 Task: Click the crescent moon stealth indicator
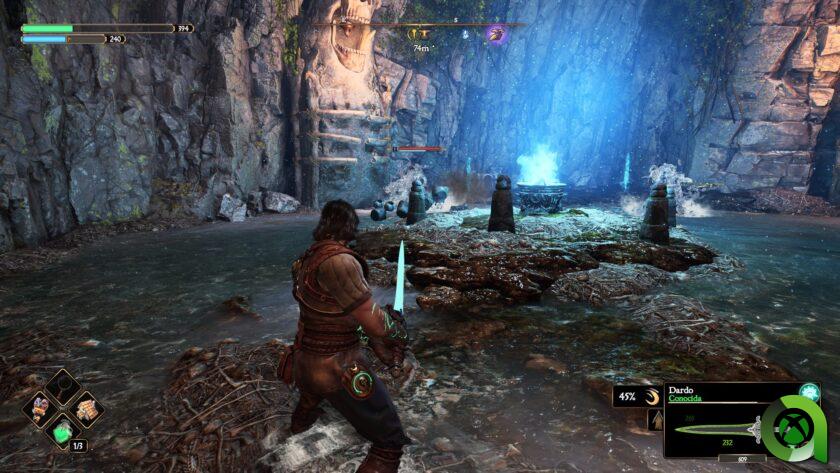coord(651,397)
